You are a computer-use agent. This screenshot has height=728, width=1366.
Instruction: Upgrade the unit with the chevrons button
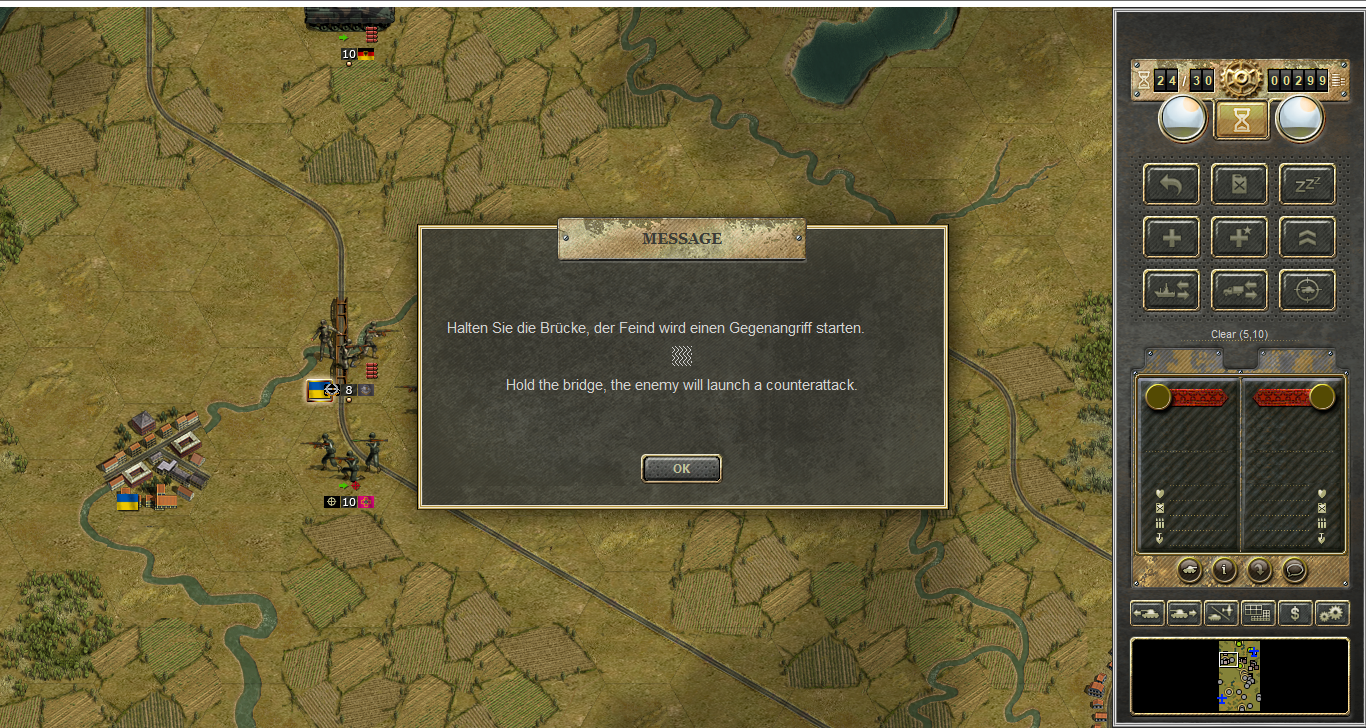click(1307, 238)
